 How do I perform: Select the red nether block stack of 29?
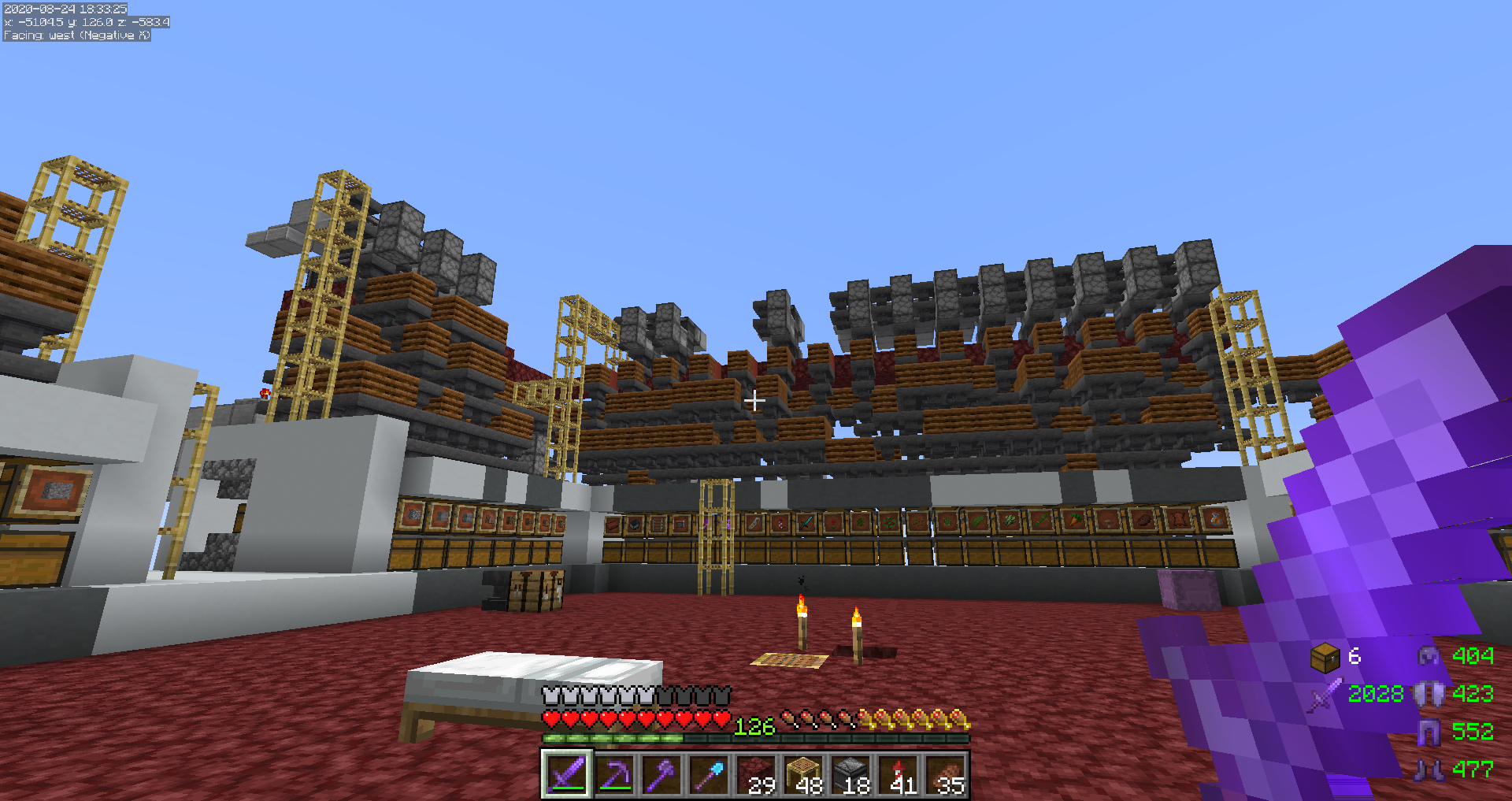pos(756,774)
